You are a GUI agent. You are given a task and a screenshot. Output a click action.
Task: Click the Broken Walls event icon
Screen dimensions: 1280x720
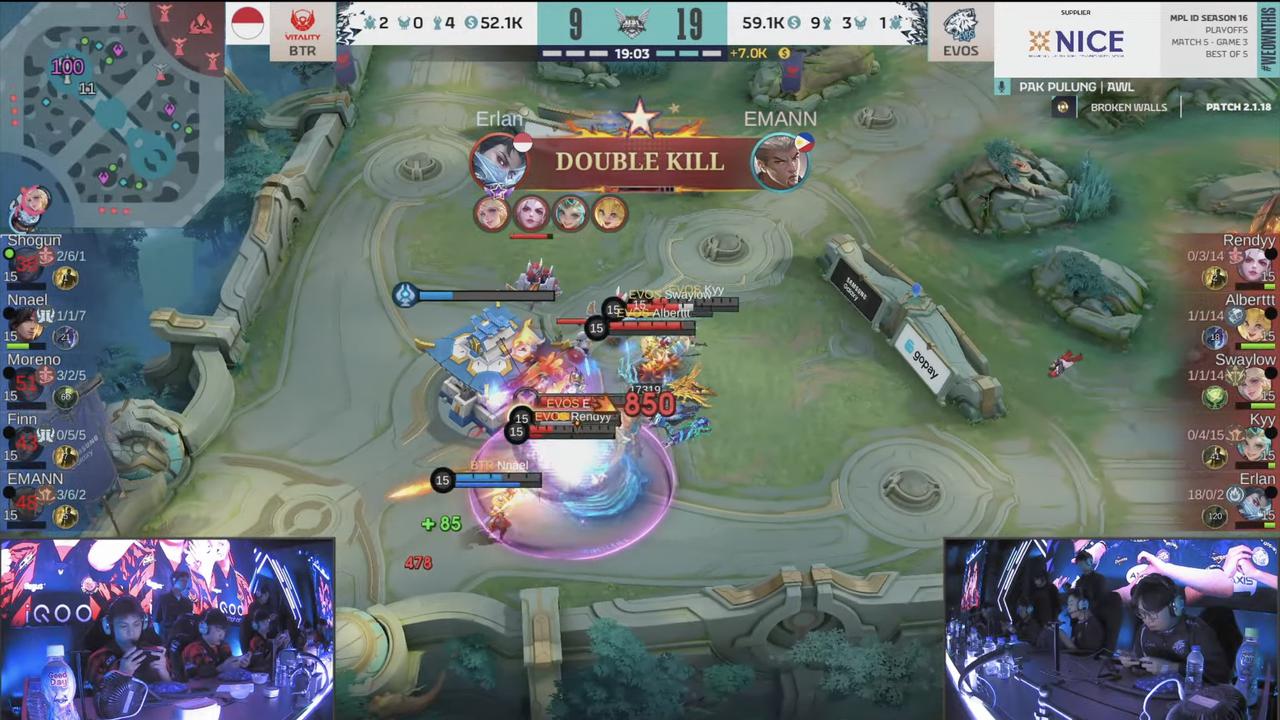[1063, 107]
